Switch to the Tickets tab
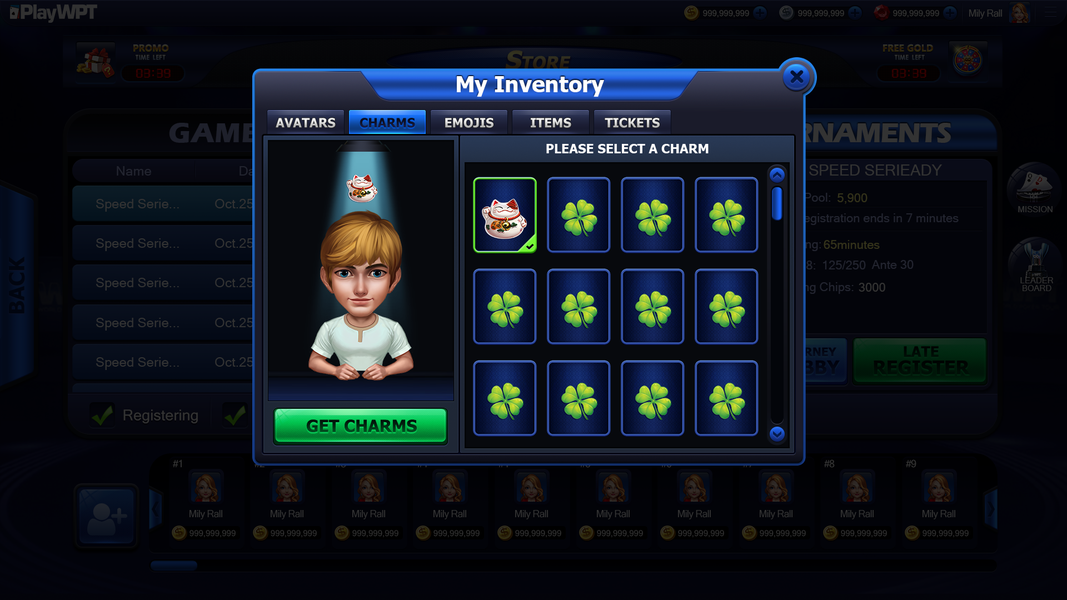The width and height of the screenshot is (1067, 600). [632, 122]
